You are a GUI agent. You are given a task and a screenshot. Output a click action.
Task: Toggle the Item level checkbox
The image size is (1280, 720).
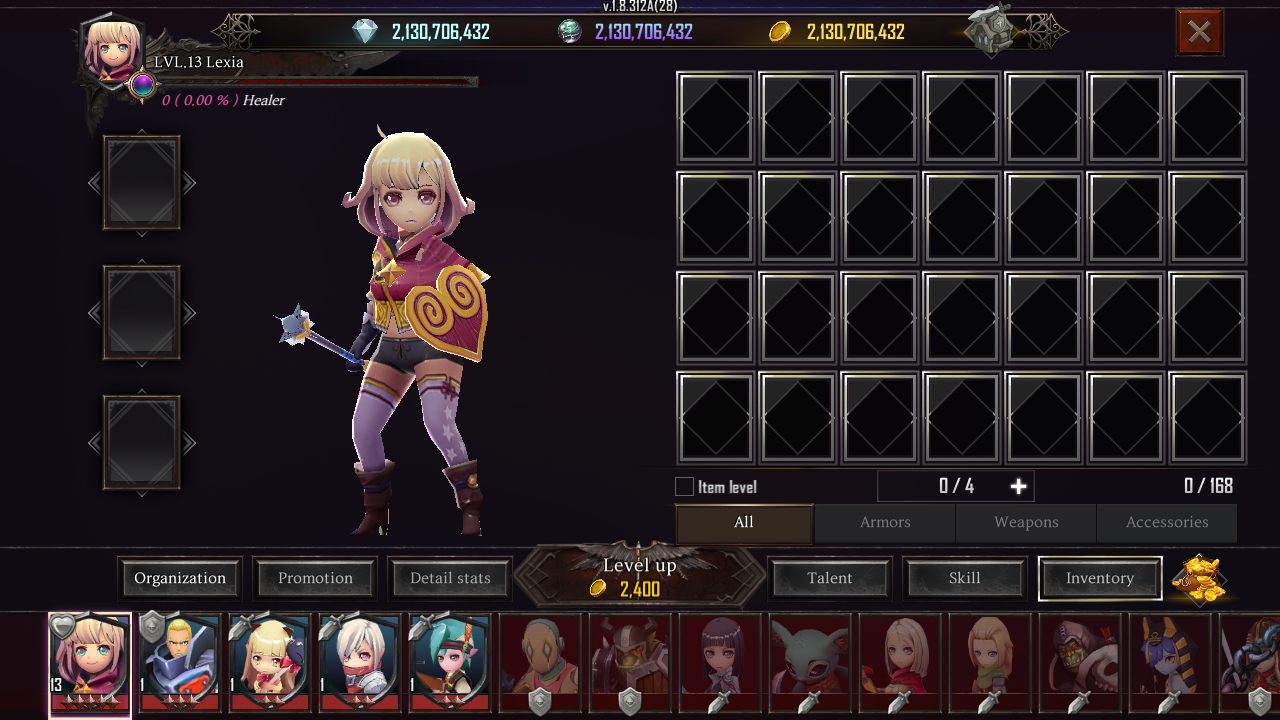pyautogui.click(x=685, y=487)
